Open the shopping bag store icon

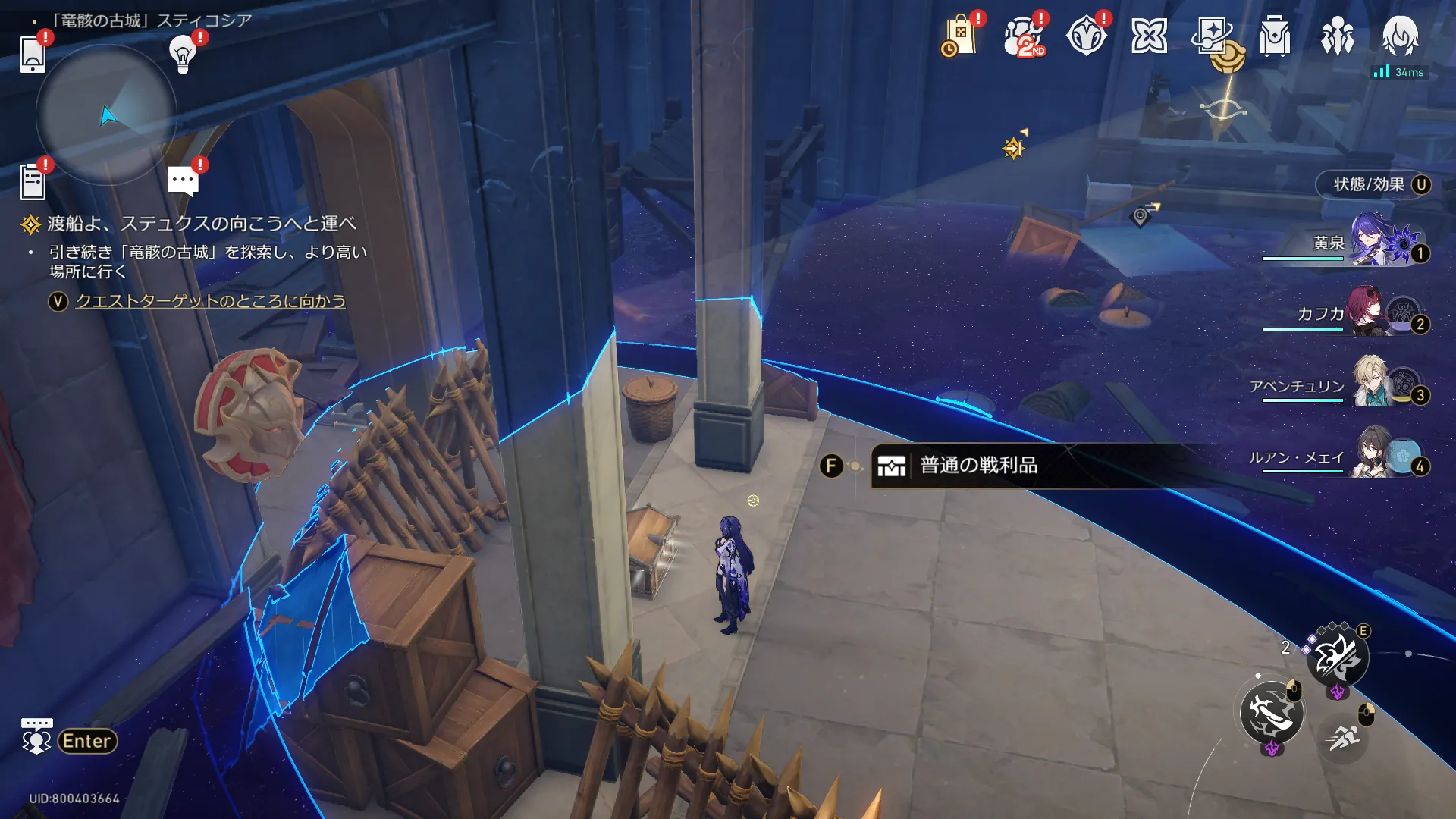(x=959, y=36)
